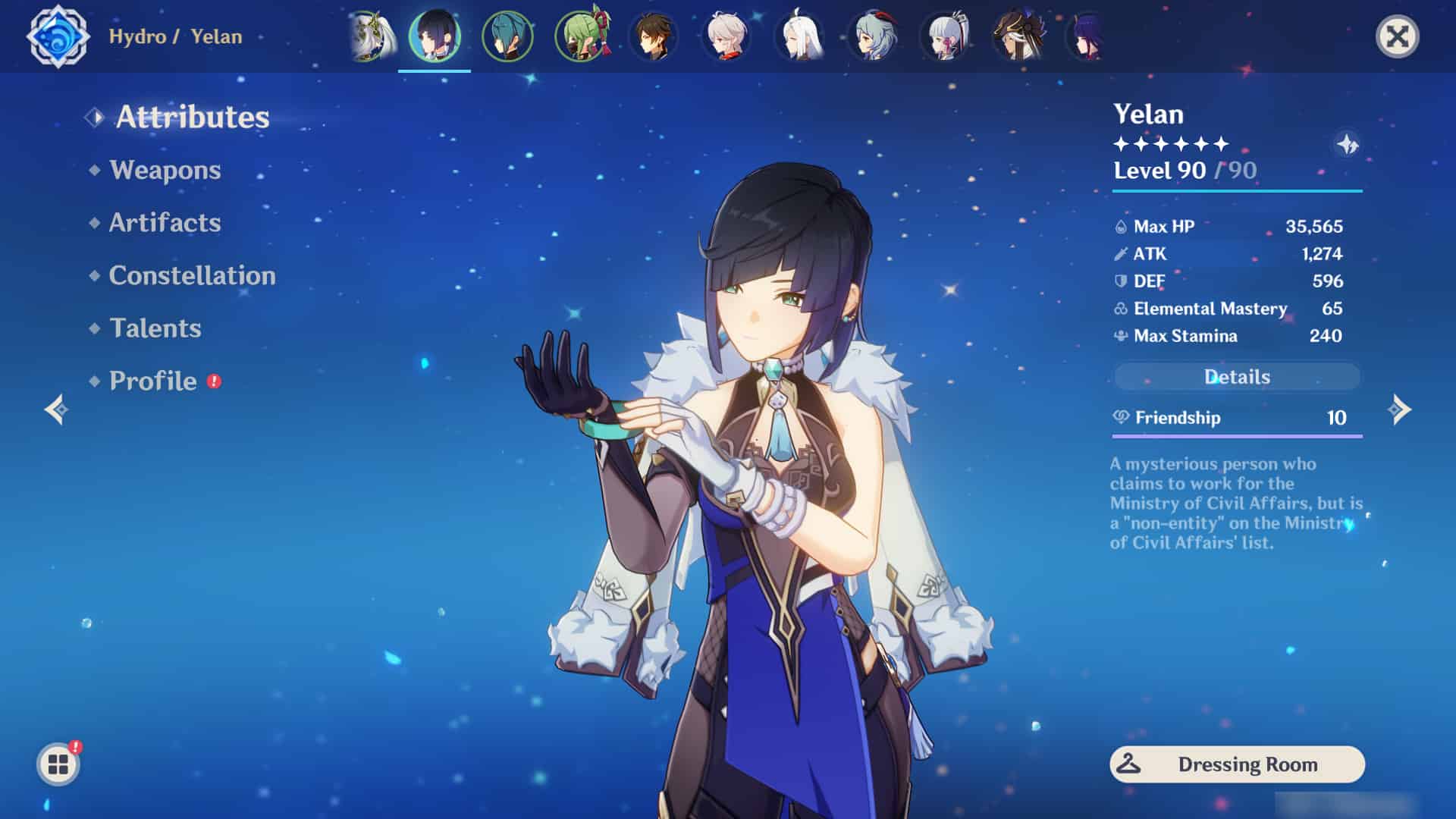Choose the brown-haired Zhongli portrait
This screenshot has height=819, width=1456.
pos(654,36)
